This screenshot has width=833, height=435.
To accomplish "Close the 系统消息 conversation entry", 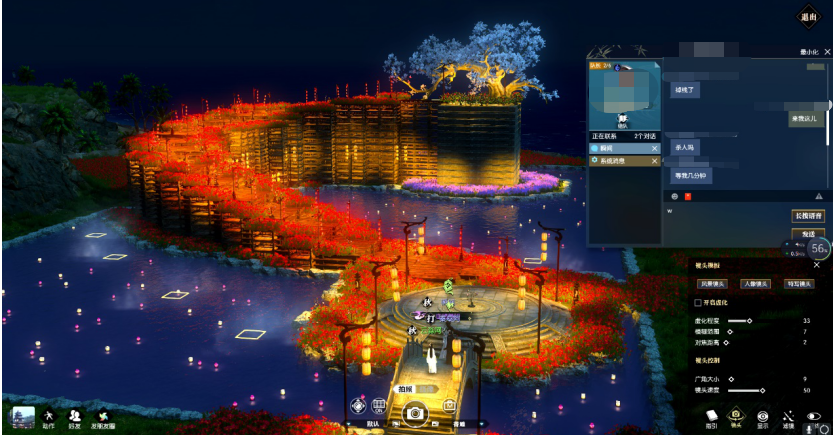I will point(655,160).
